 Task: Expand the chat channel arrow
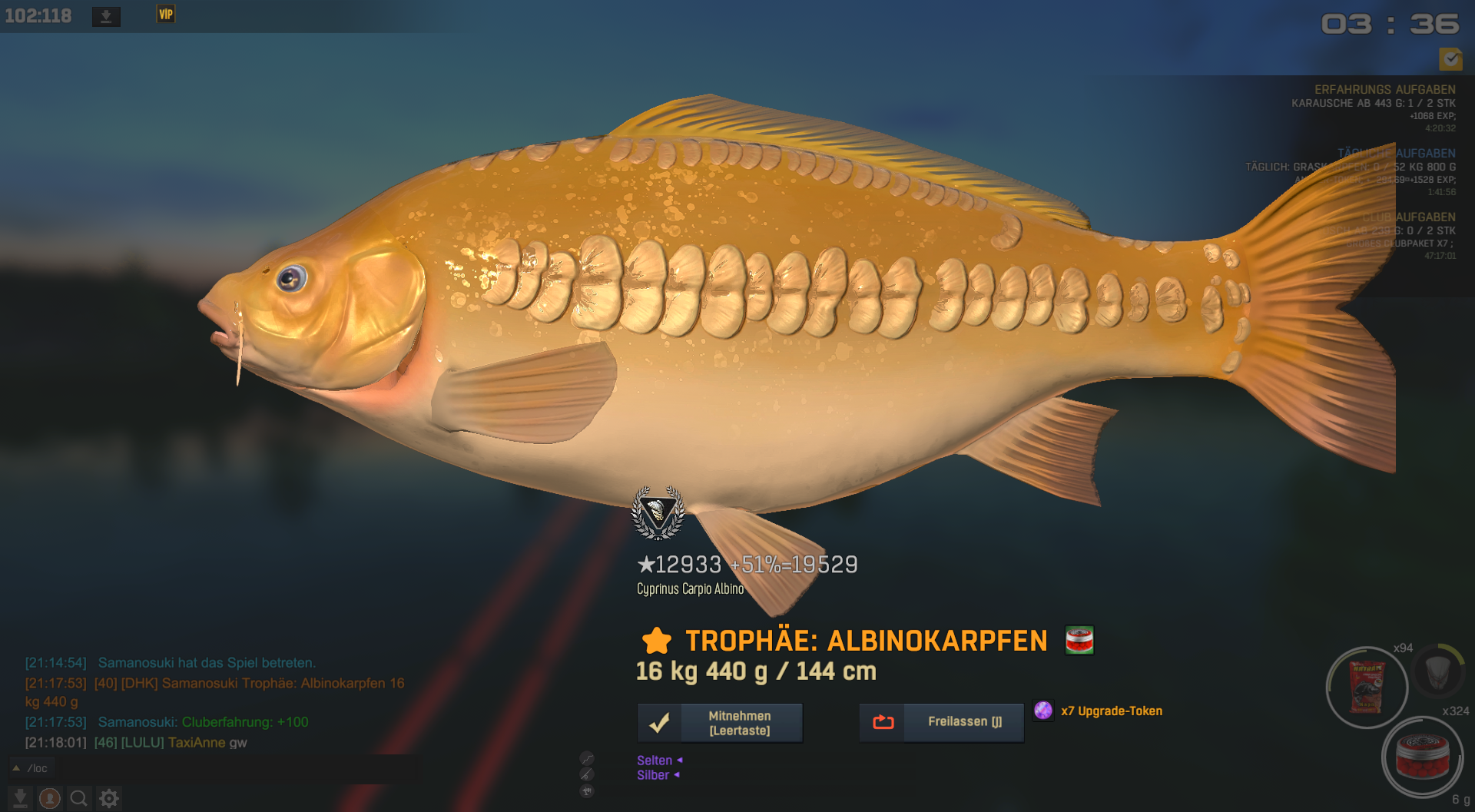pos(16,768)
